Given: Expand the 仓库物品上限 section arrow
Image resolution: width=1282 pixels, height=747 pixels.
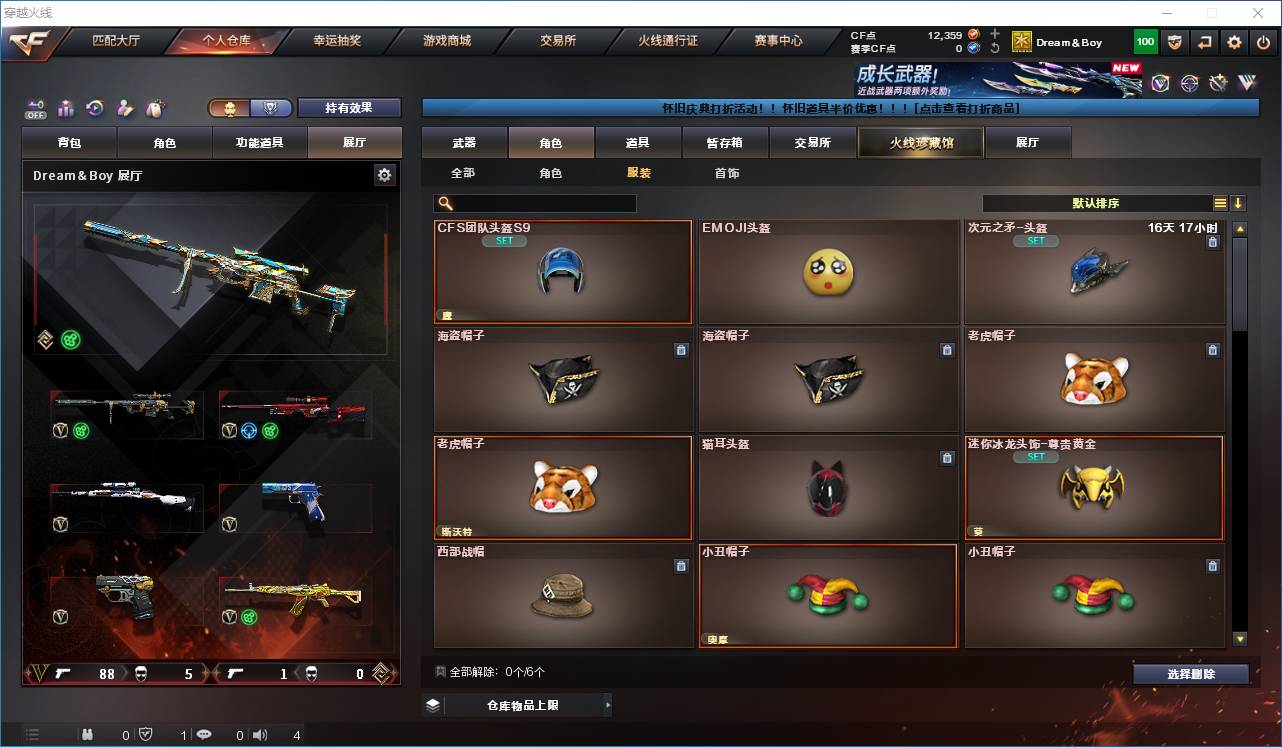Looking at the screenshot, I should coord(607,704).
